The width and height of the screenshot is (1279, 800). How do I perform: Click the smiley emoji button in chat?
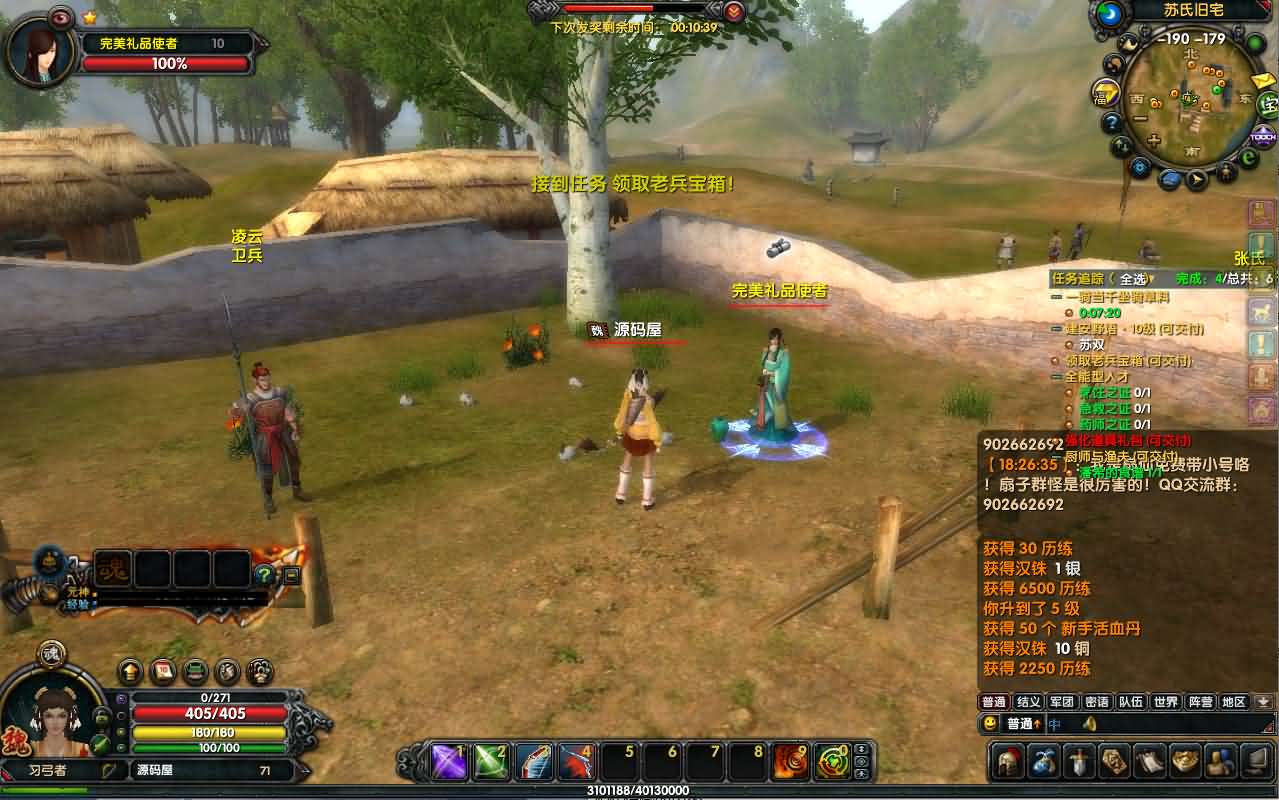click(990, 723)
